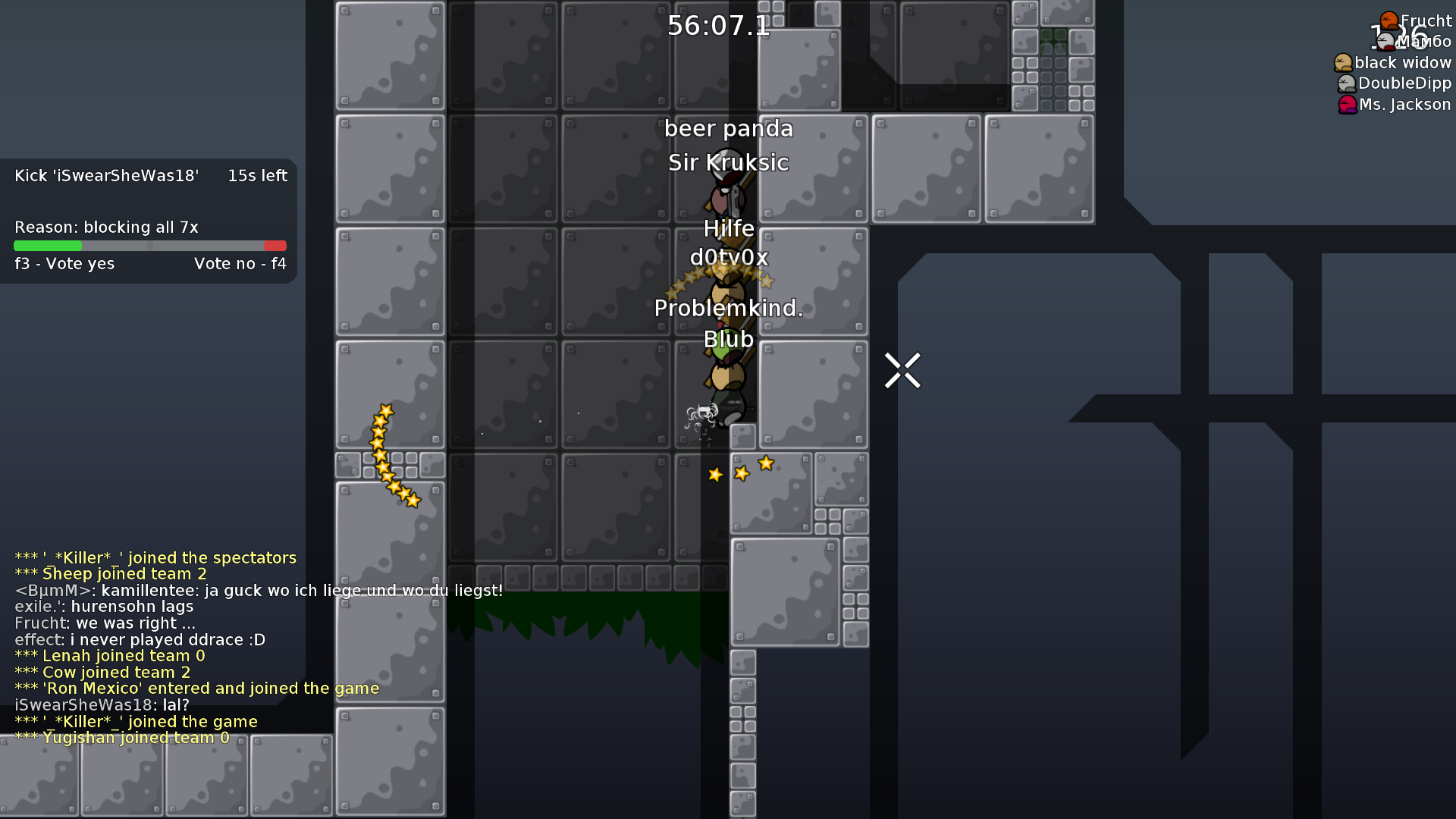Click the match timer showing 56:07.1
Image resolution: width=1456 pixels, height=819 pixels.
pyautogui.click(x=717, y=26)
